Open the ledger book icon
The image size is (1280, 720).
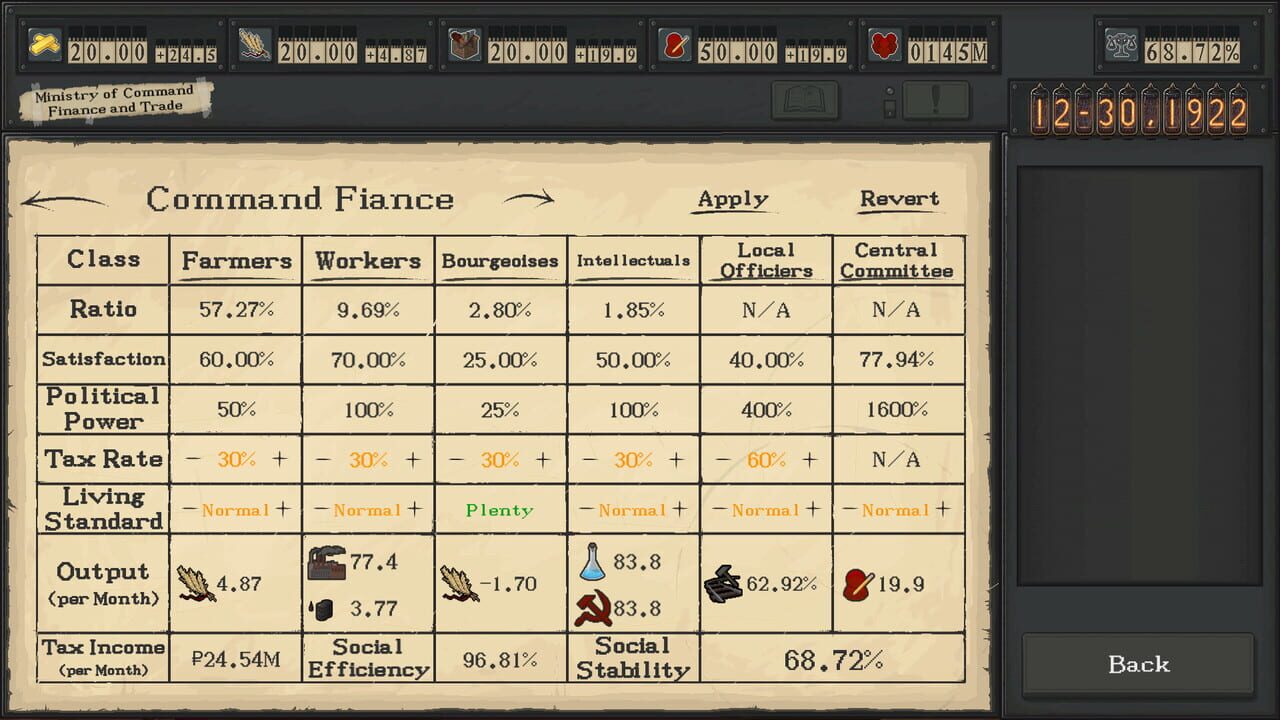point(804,100)
